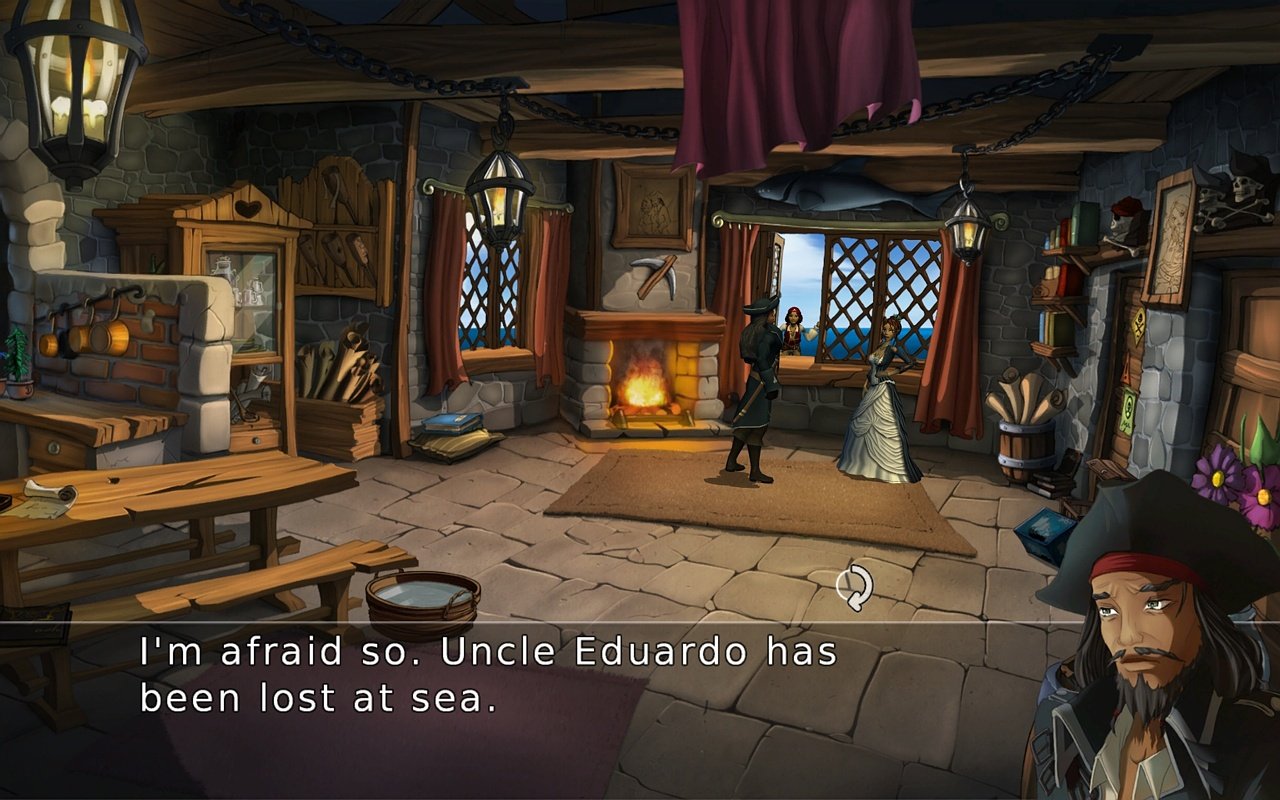This screenshot has width=1280, height=800.
Task: Talk to the pirate by the fireplace
Action: click(x=757, y=390)
